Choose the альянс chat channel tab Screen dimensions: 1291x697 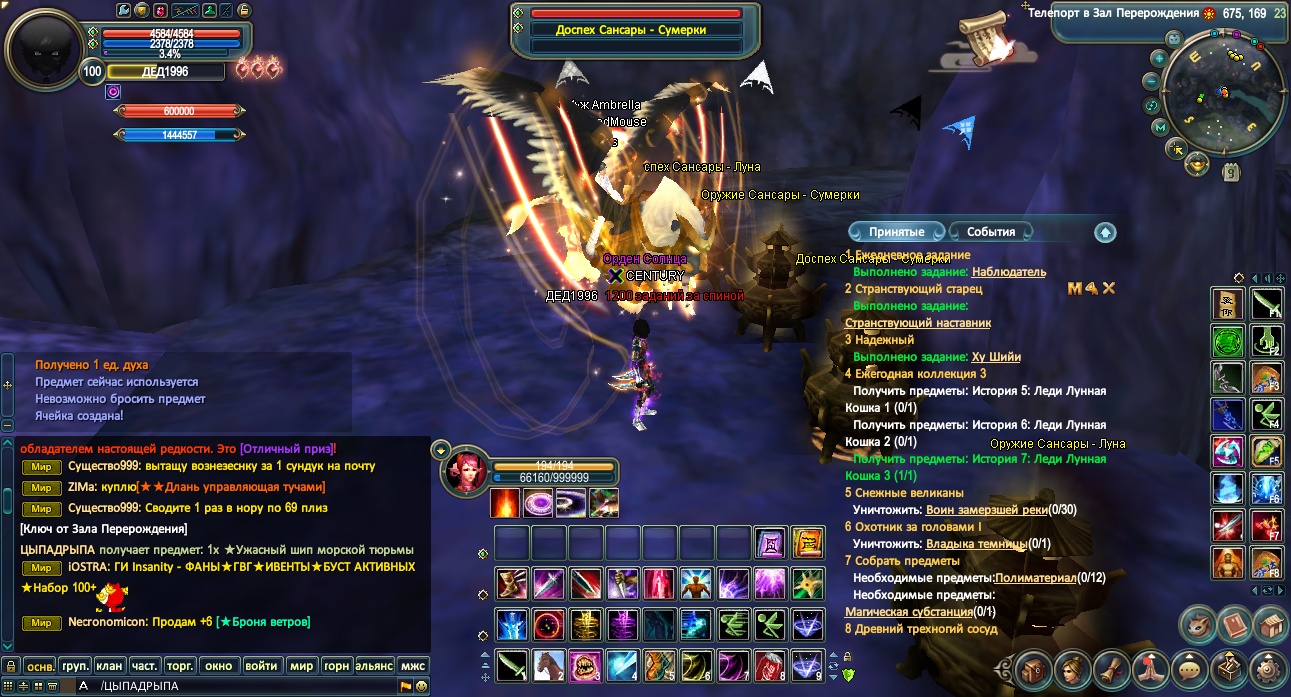375,665
